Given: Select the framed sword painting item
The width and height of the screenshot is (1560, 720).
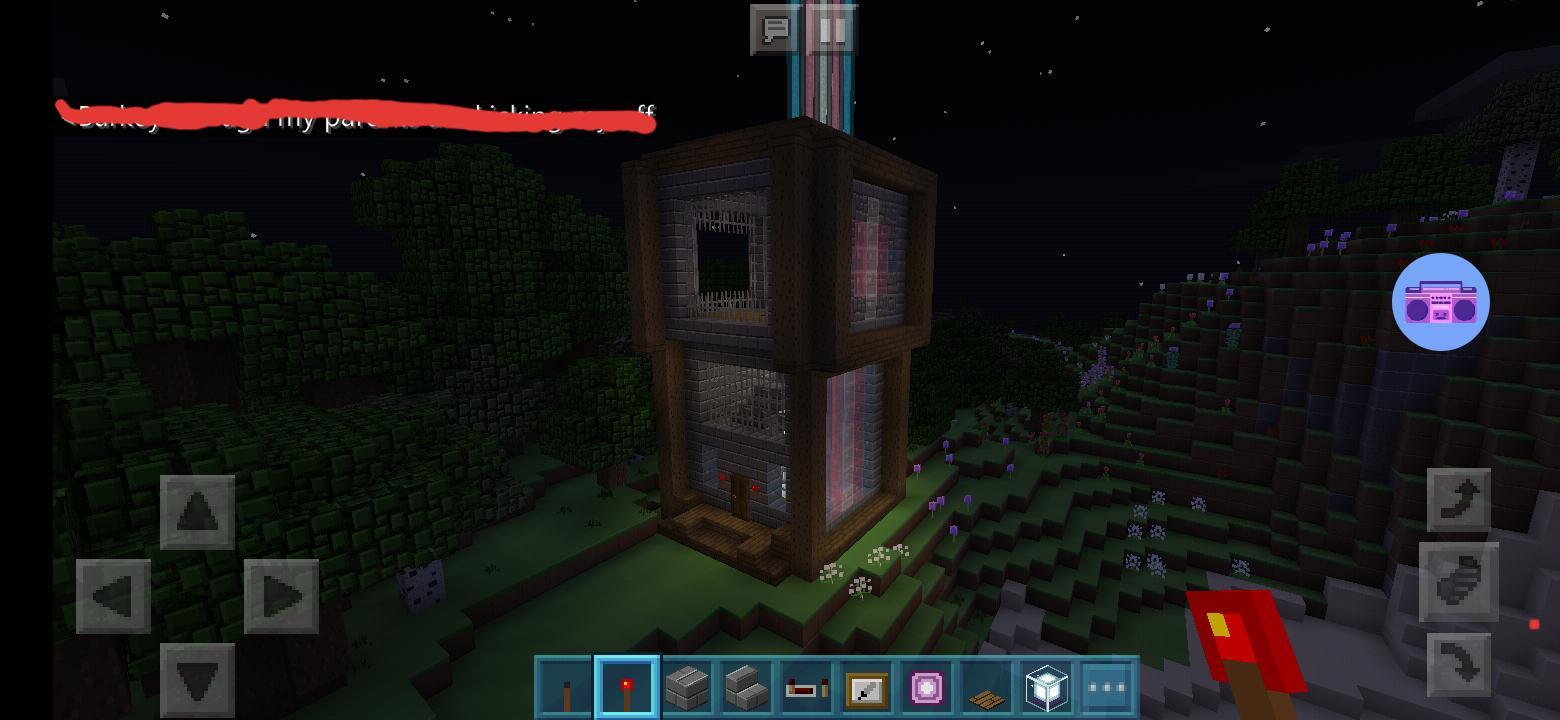Looking at the screenshot, I should pos(865,687).
